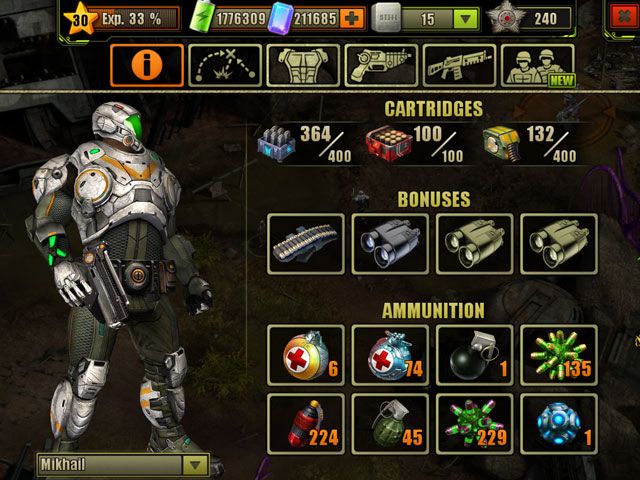Viewport: 640px width, 480px height.
Task: Select the ammo belt bonus slot
Action: coord(306,243)
